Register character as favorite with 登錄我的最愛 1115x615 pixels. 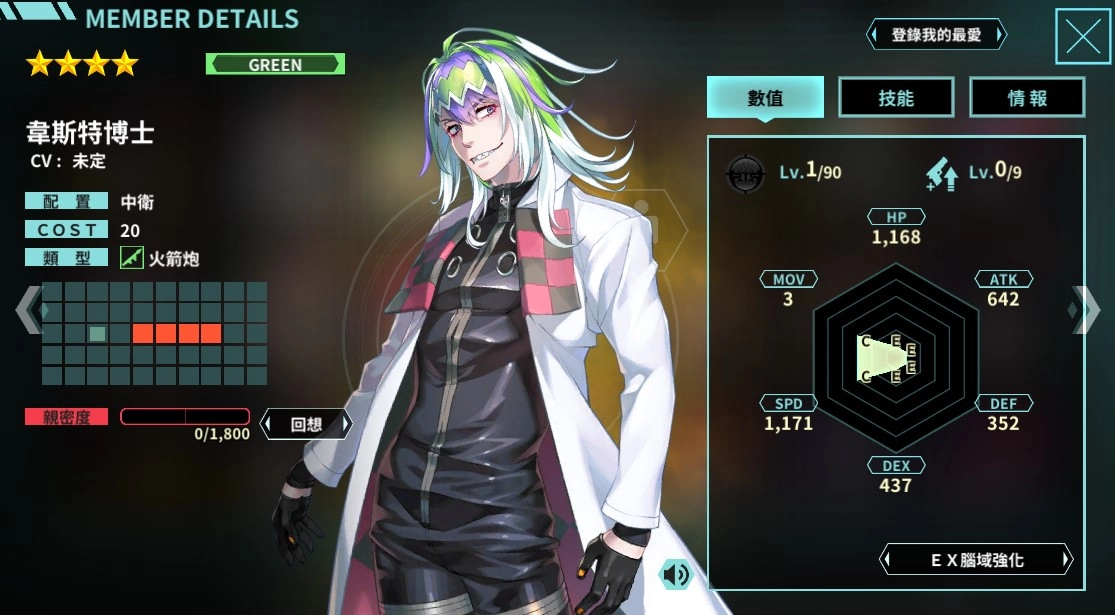point(936,35)
